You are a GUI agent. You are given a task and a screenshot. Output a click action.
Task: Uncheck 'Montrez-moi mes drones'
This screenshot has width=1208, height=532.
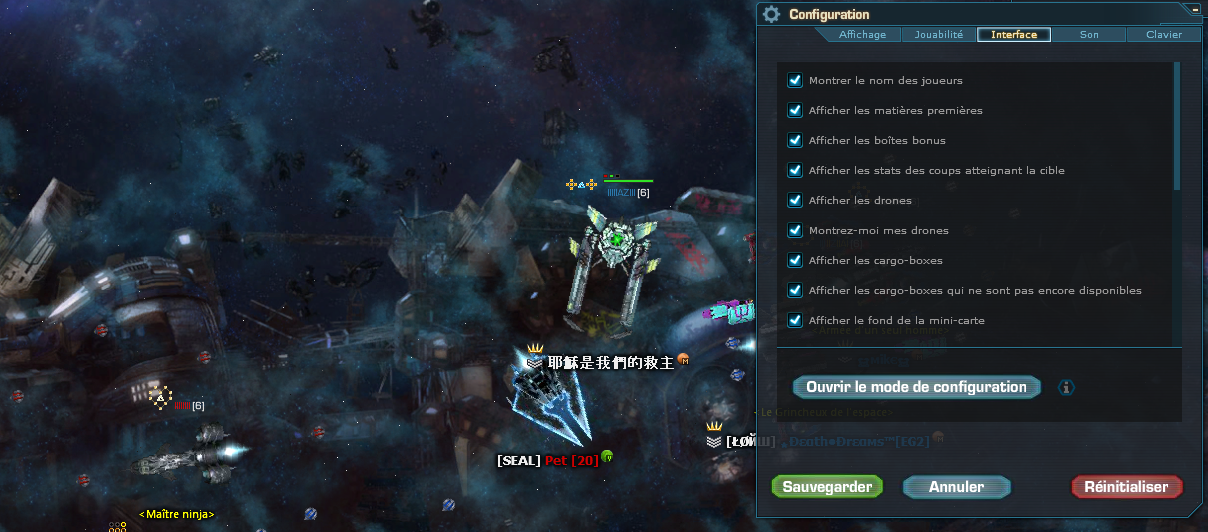point(796,230)
